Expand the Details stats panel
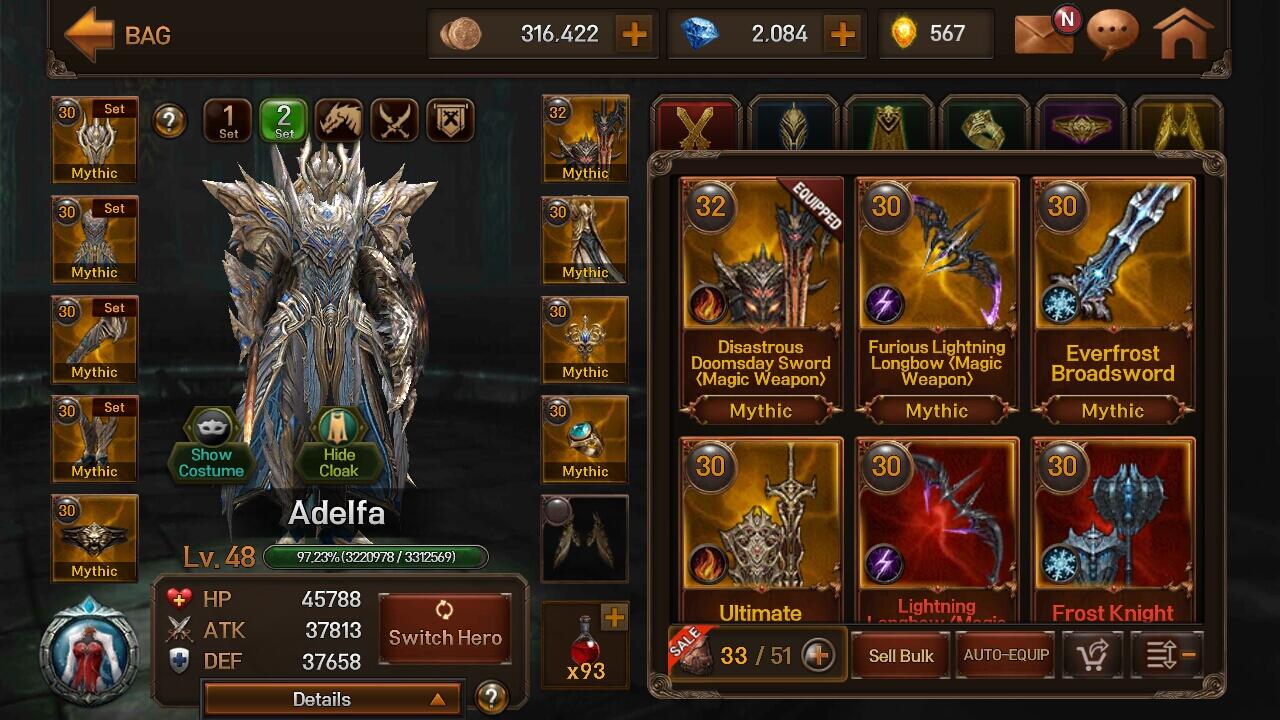 [332, 699]
